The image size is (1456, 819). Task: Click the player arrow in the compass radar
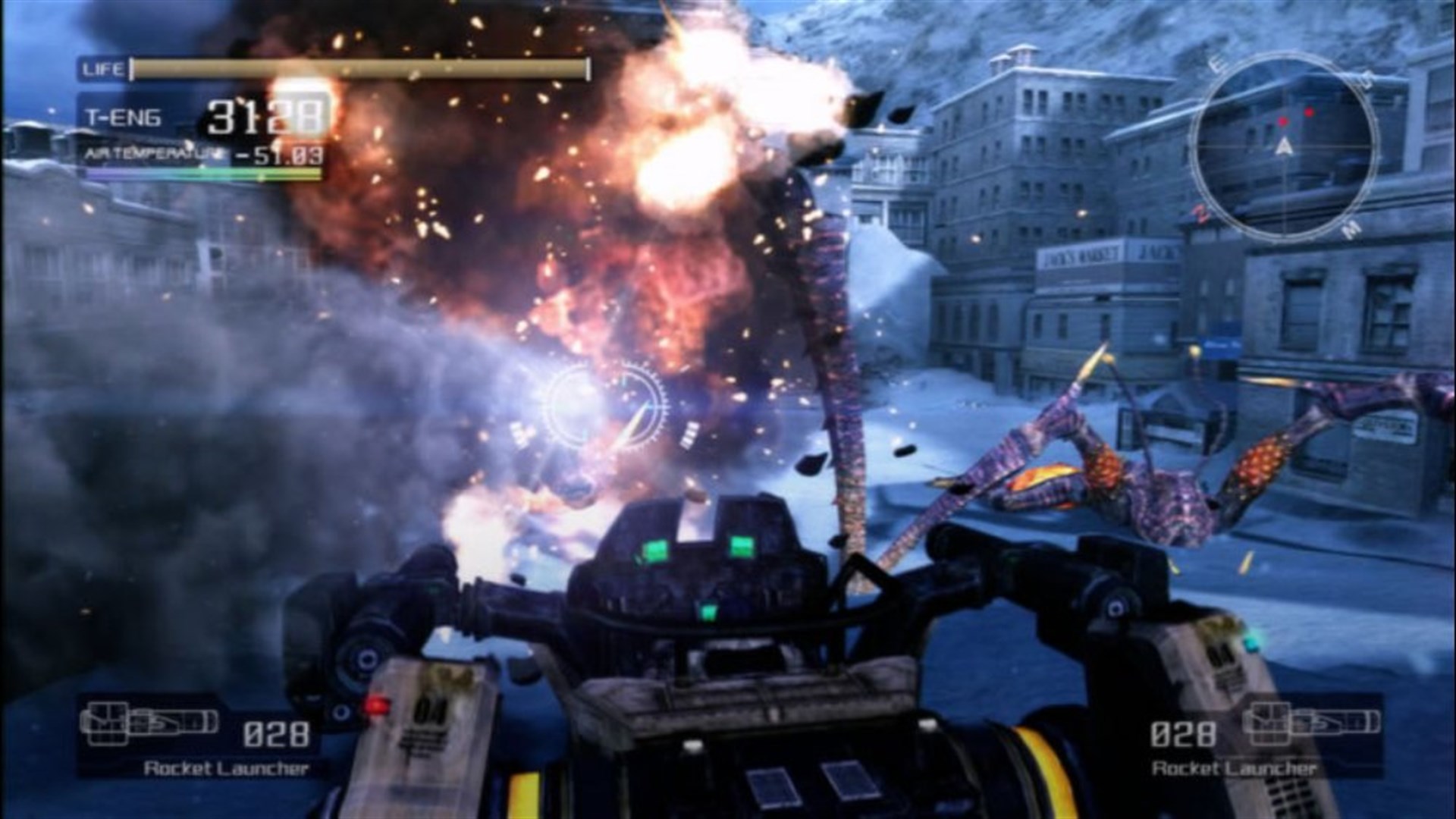point(1284,146)
